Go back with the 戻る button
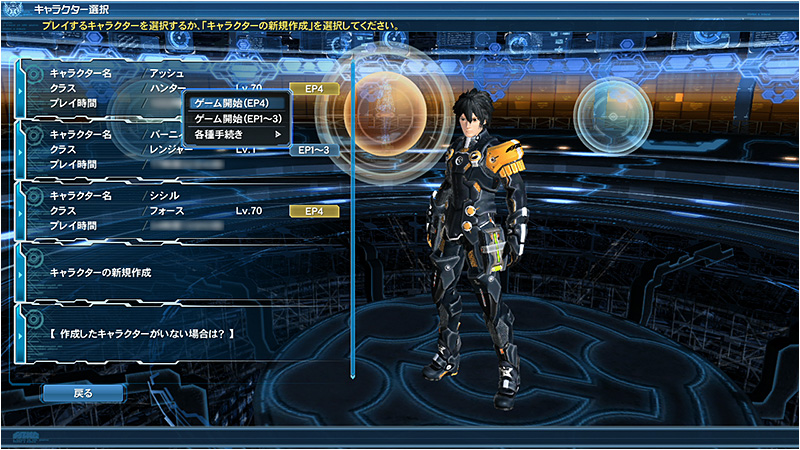The image size is (800, 450). coord(83,393)
